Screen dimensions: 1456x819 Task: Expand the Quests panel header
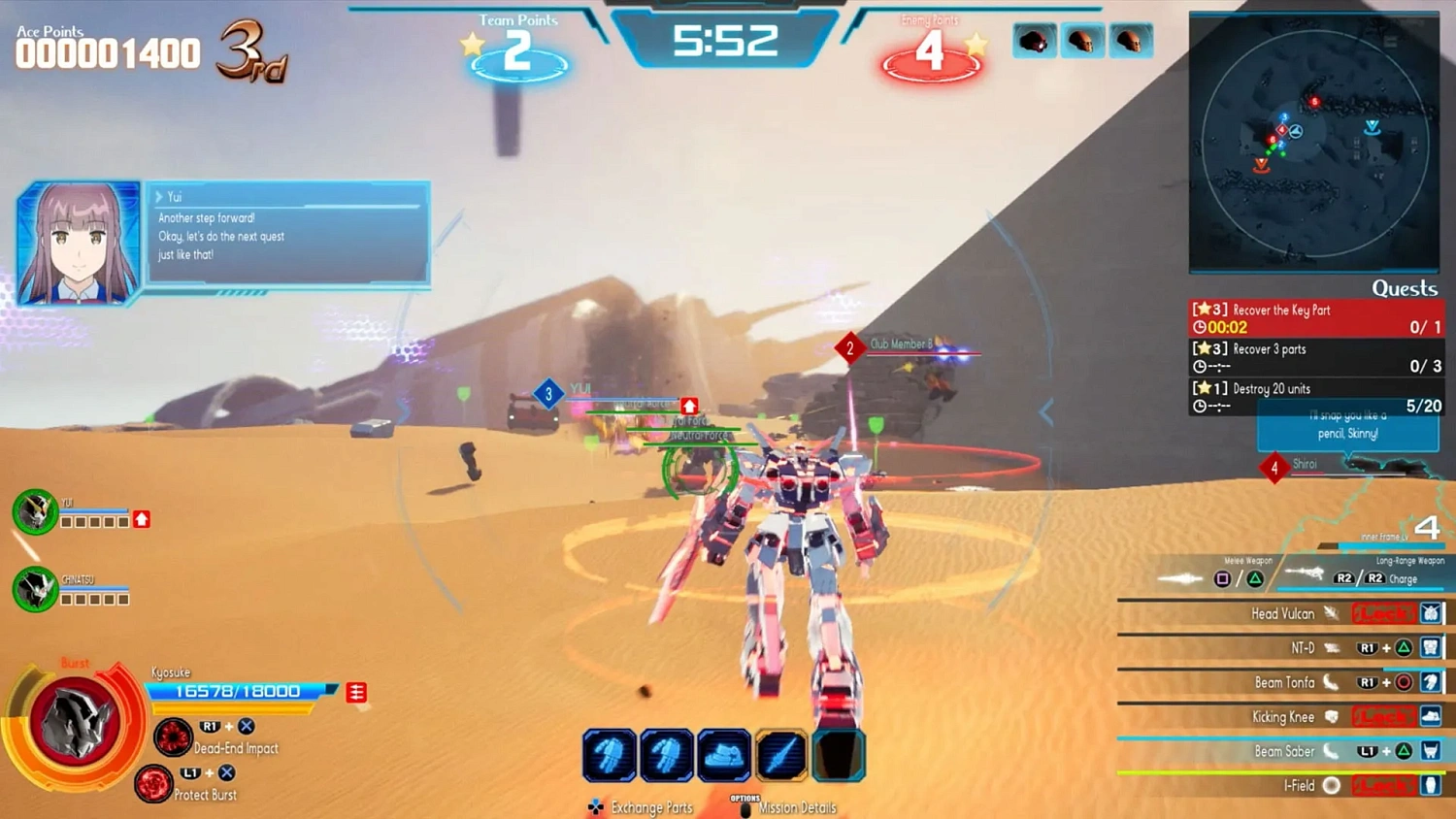point(1405,288)
